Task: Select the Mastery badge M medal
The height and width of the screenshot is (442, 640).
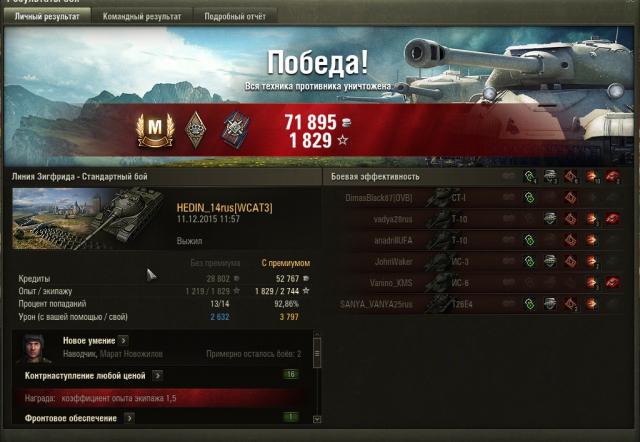Action: pos(154,128)
